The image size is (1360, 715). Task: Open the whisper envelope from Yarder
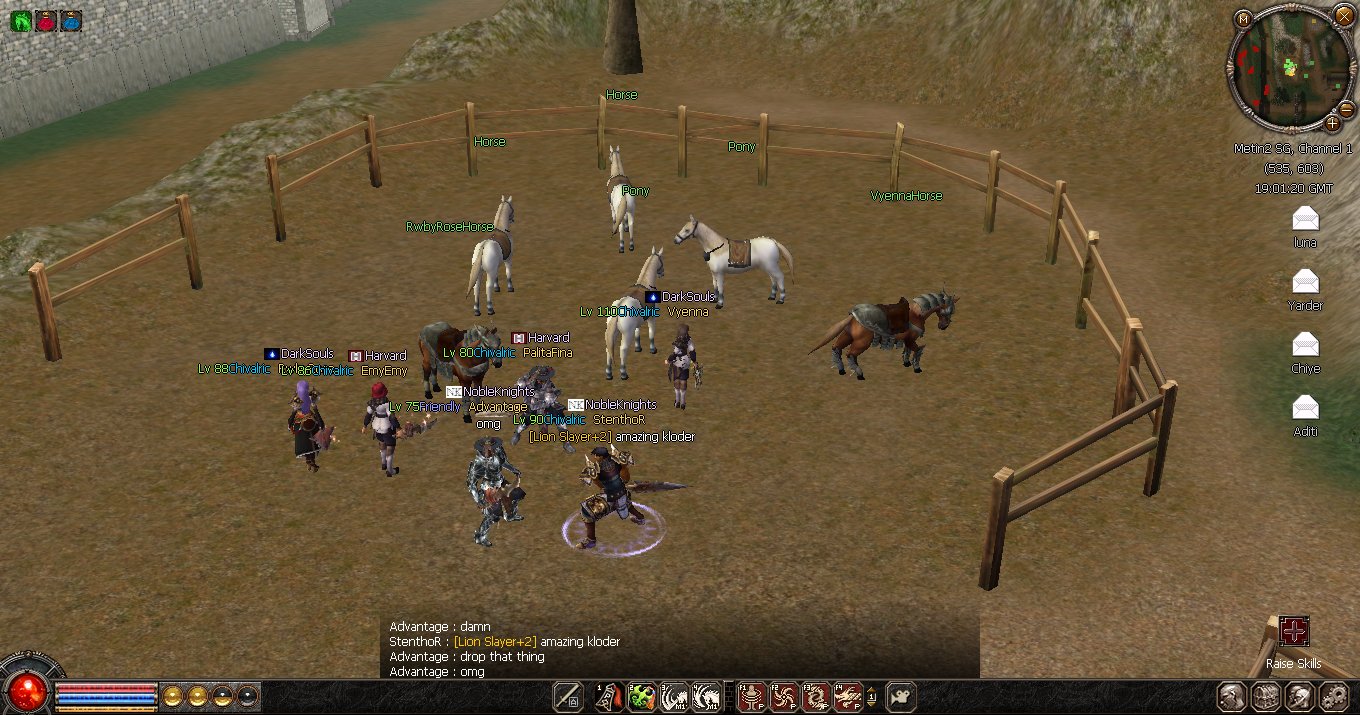pyautogui.click(x=1305, y=281)
